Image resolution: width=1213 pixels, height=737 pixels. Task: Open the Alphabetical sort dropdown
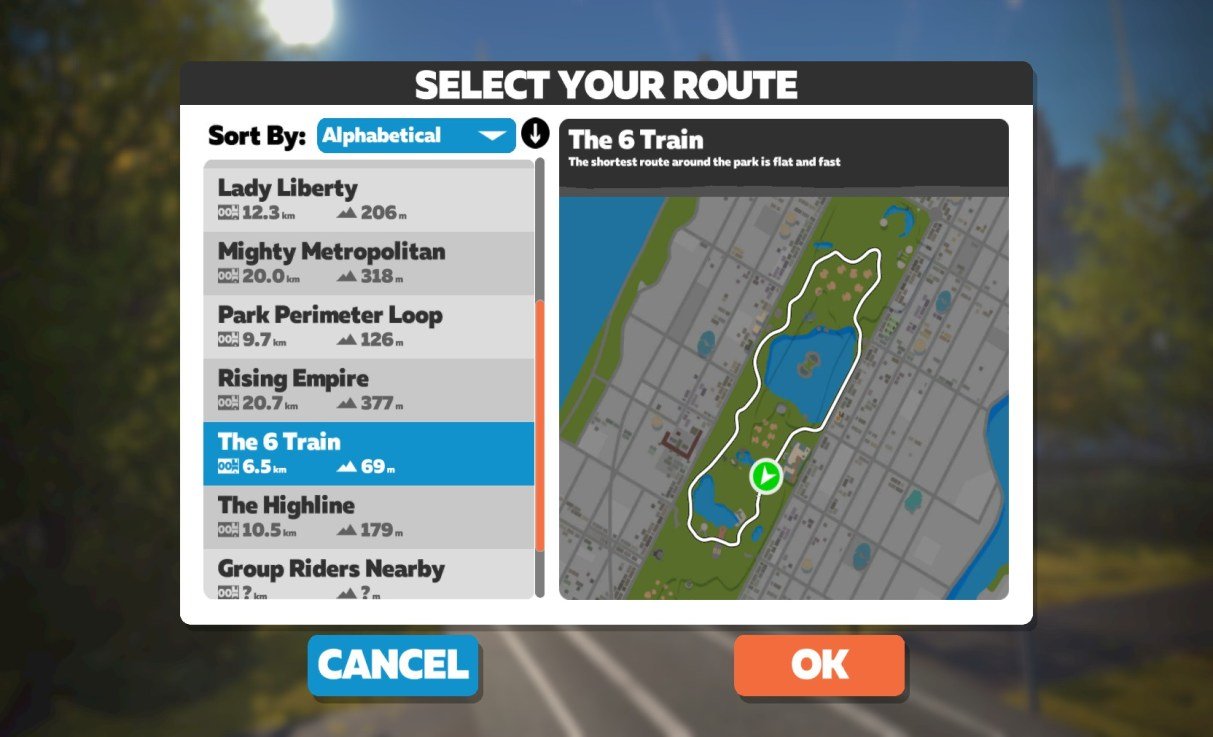(416, 136)
